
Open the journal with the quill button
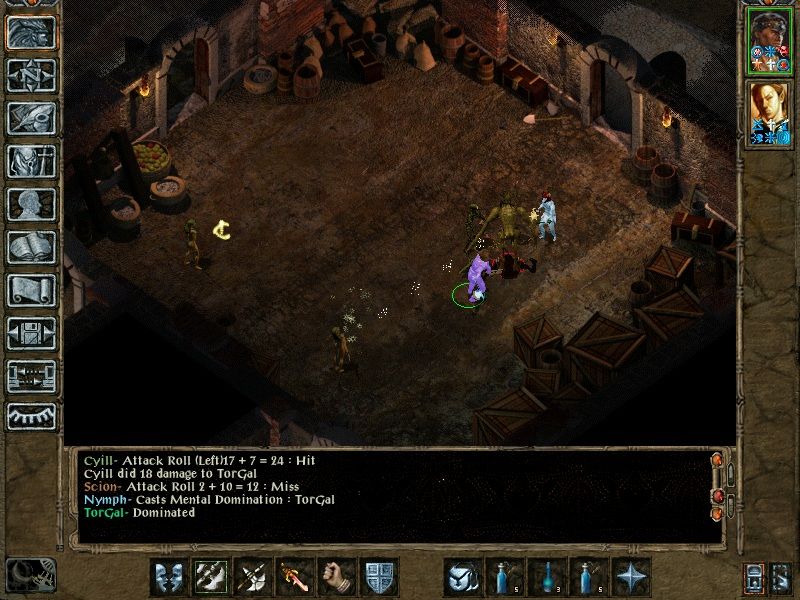pyautogui.click(x=30, y=118)
